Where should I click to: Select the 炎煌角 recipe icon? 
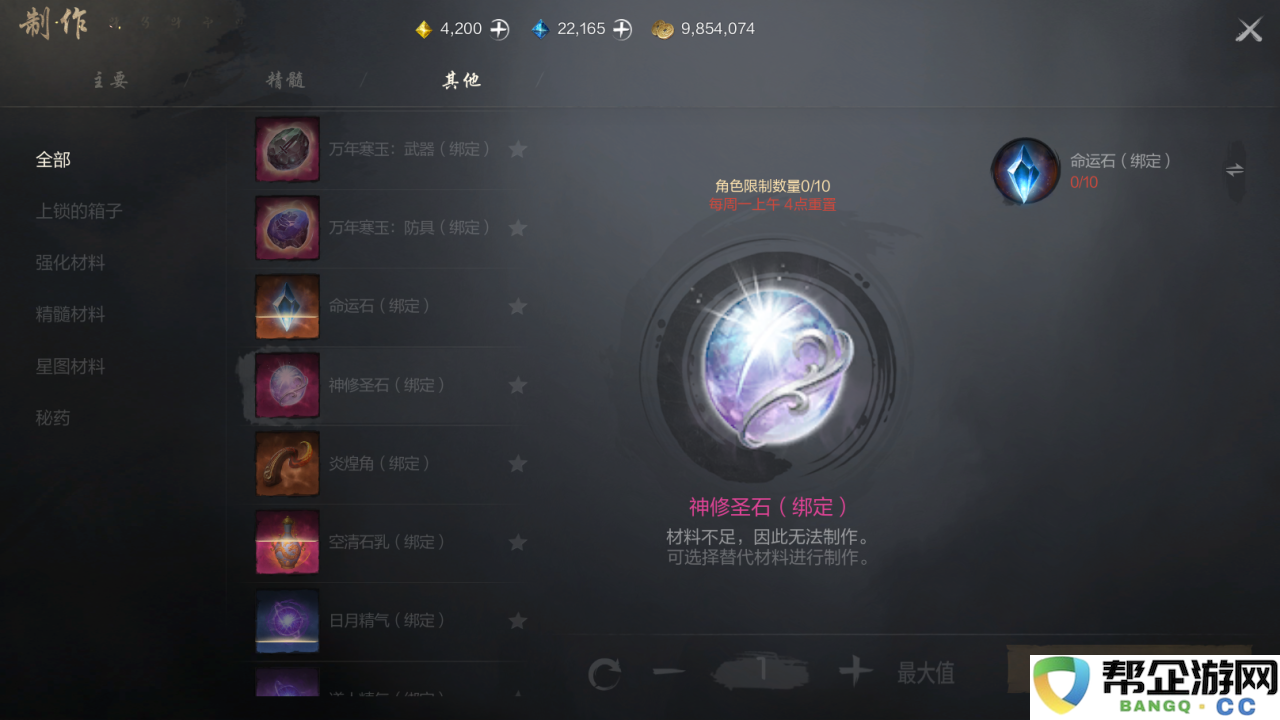pyautogui.click(x=287, y=463)
